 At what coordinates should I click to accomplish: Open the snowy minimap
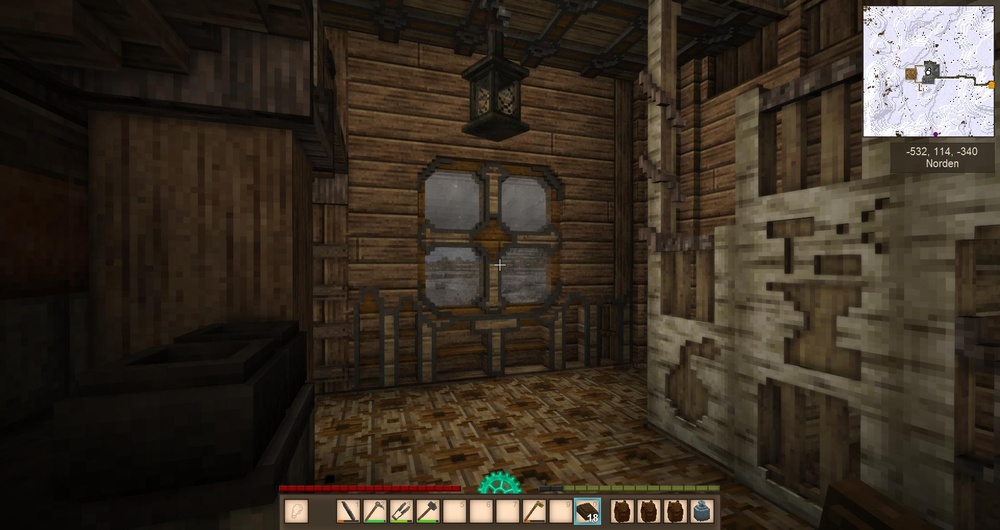(928, 70)
